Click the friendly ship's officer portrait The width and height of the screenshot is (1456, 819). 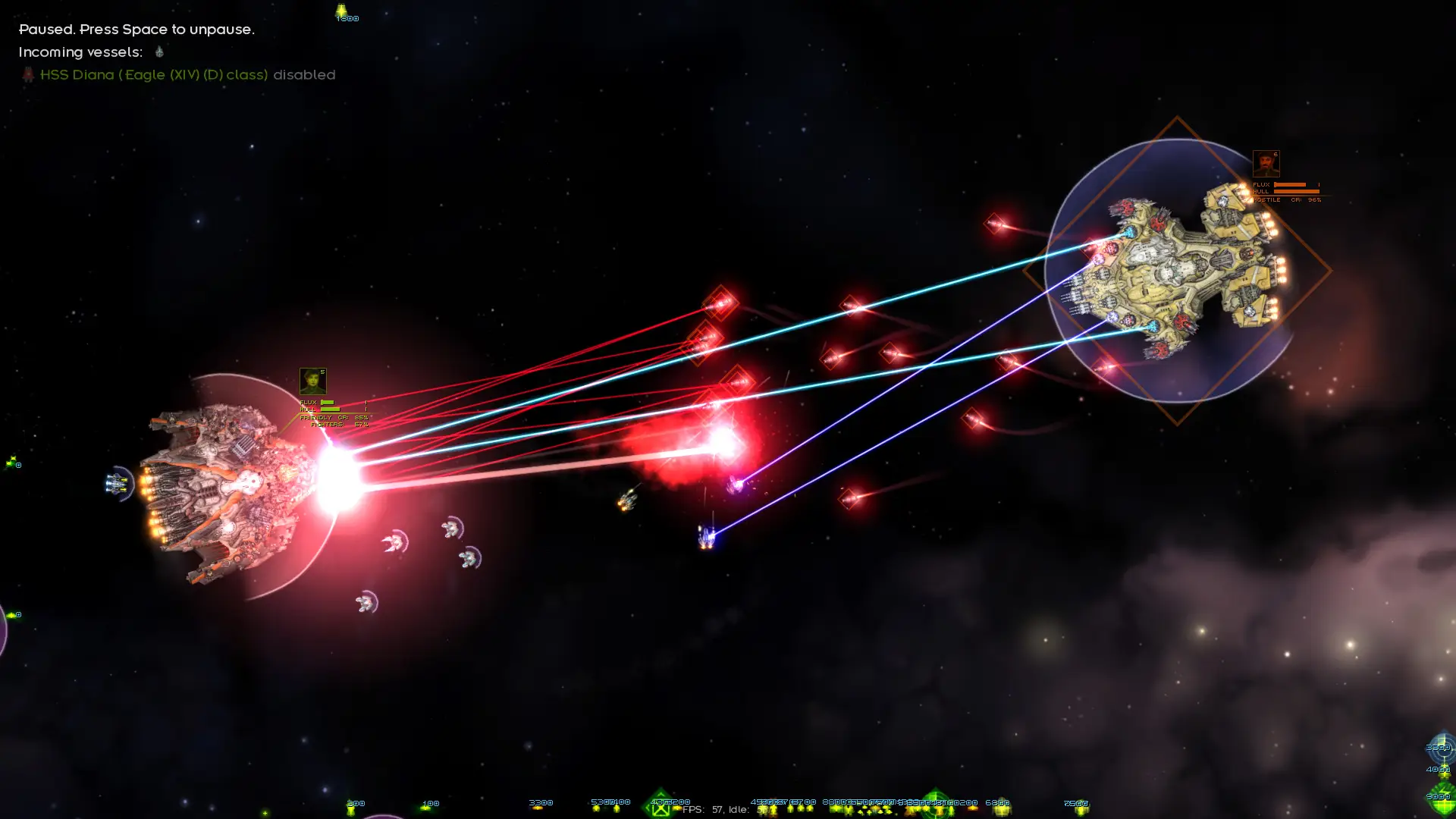click(x=312, y=381)
